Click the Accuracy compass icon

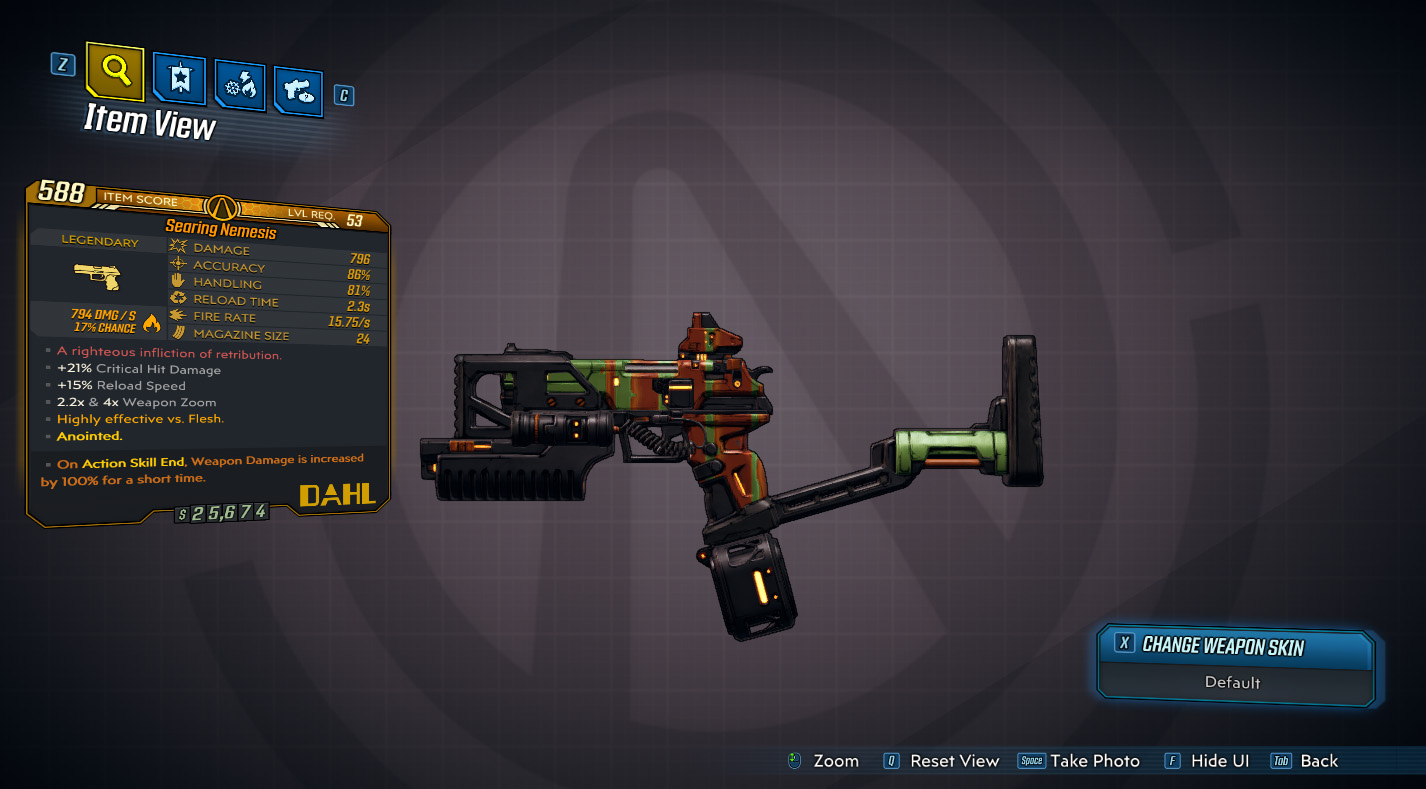(178, 265)
